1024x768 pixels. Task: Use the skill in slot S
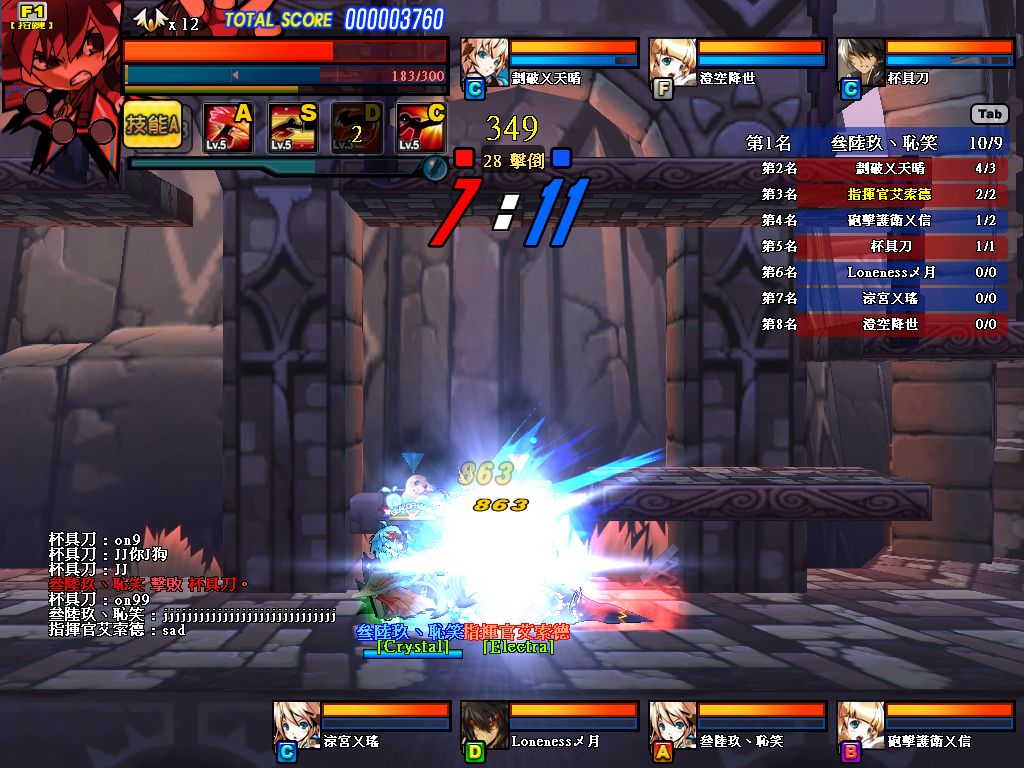tap(292, 127)
